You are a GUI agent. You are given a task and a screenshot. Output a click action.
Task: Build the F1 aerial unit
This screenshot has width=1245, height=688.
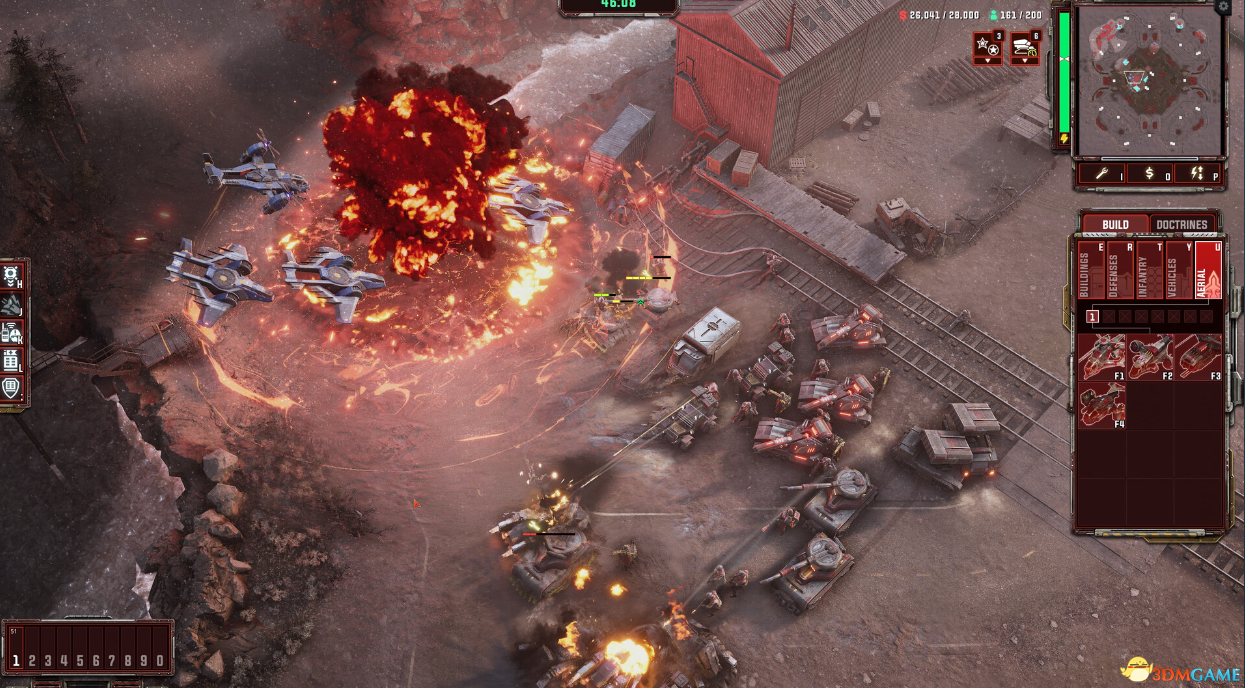[1102, 357]
